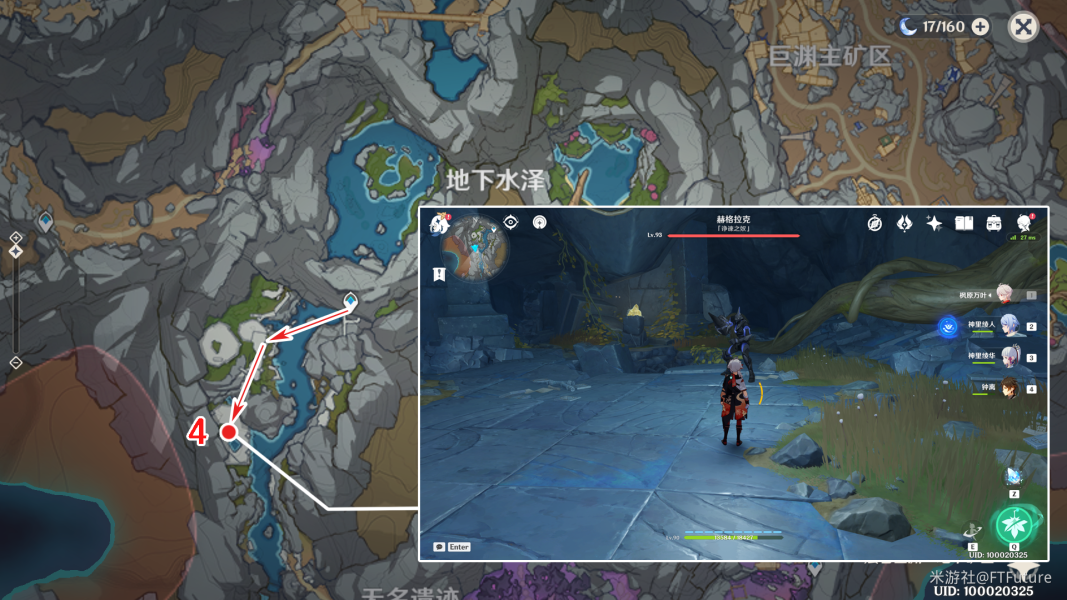Switch to party member 枫原万叶
This screenshot has height=600, width=1067.
(1004, 295)
